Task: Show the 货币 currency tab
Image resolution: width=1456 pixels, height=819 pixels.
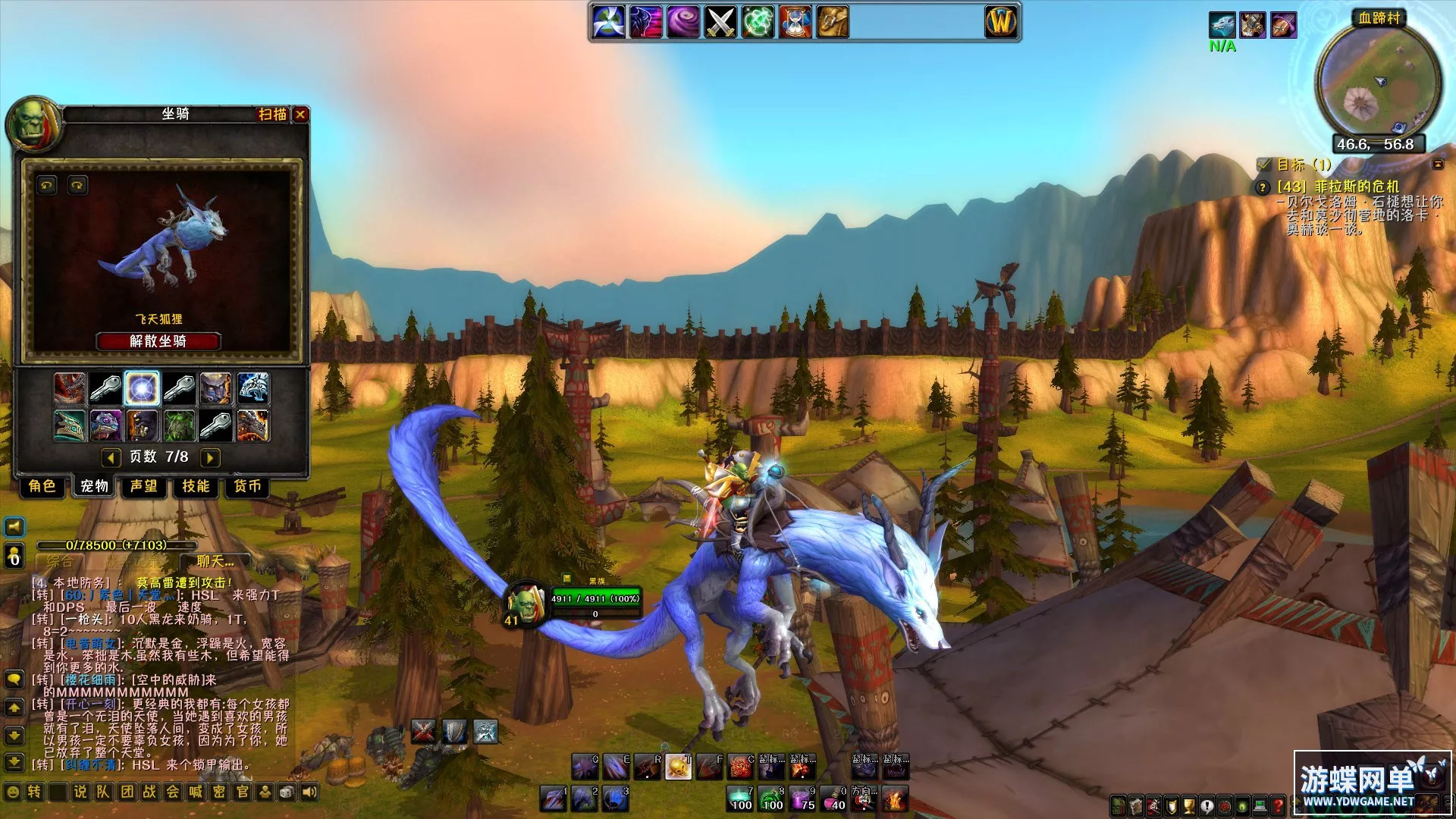Action: [247, 486]
